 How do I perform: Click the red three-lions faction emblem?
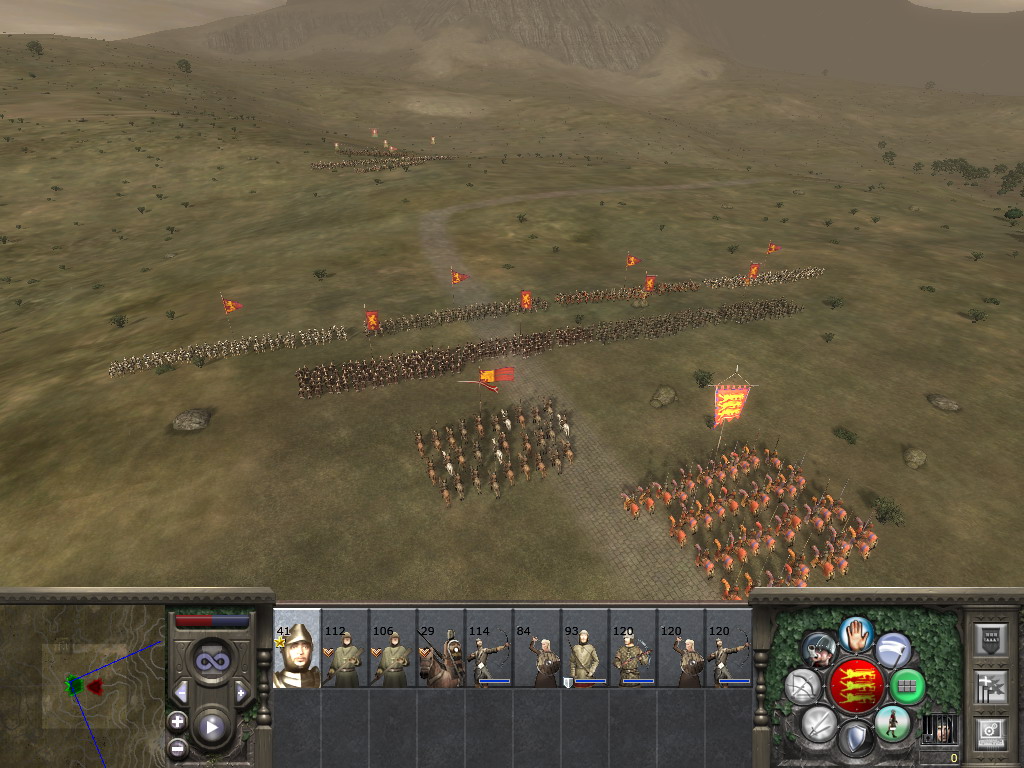click(x=856, y=685)
